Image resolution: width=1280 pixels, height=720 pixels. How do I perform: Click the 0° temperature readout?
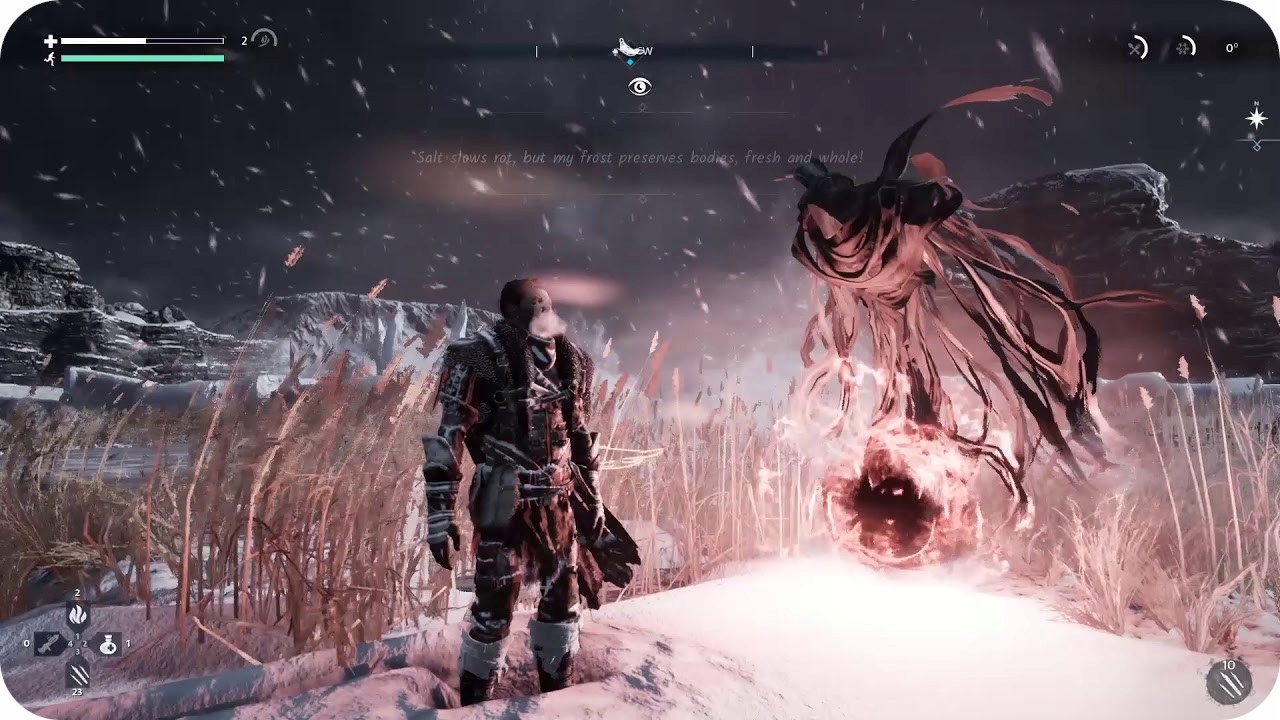click(1230, 47)
